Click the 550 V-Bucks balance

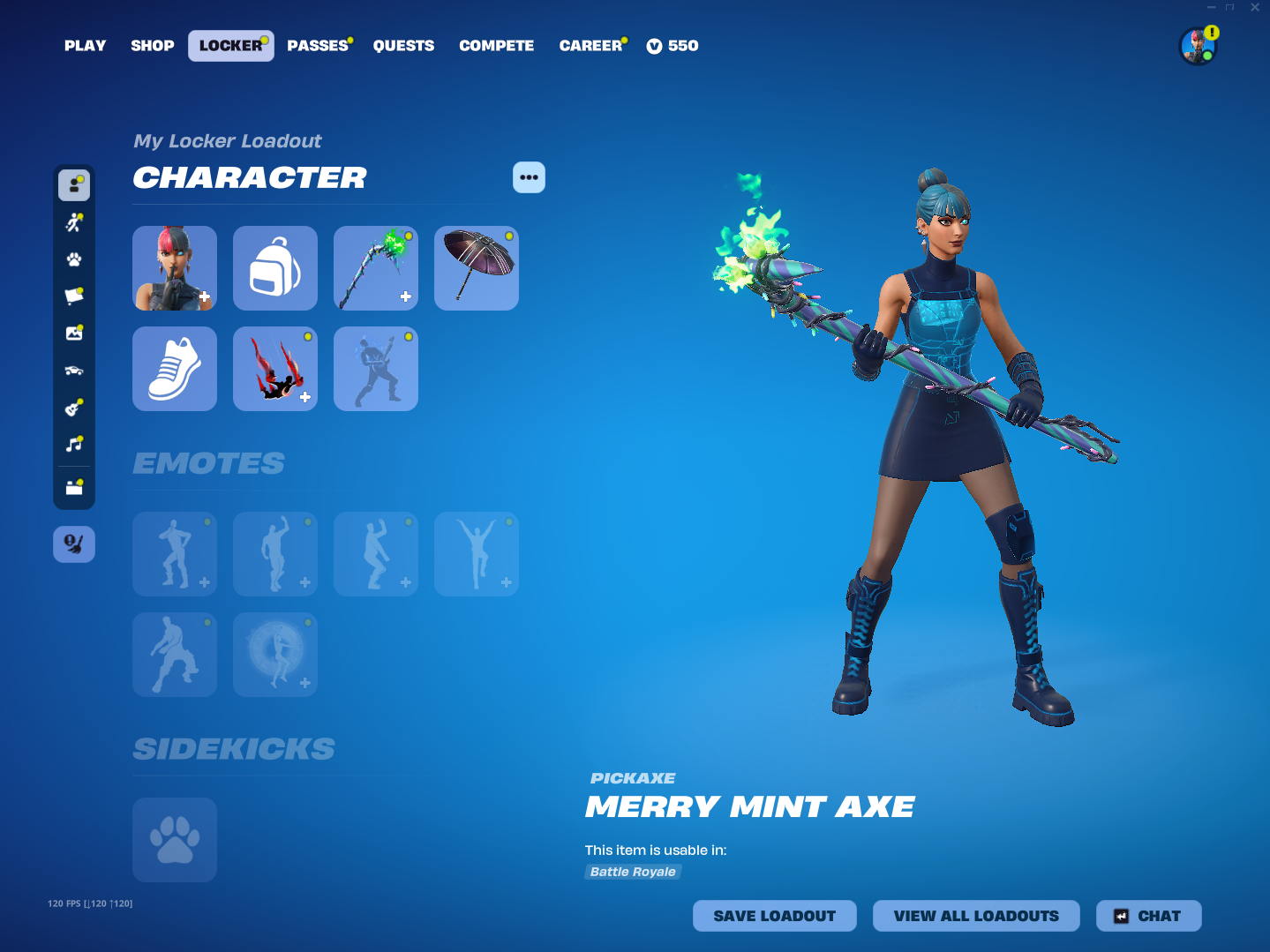pos(673,46)
